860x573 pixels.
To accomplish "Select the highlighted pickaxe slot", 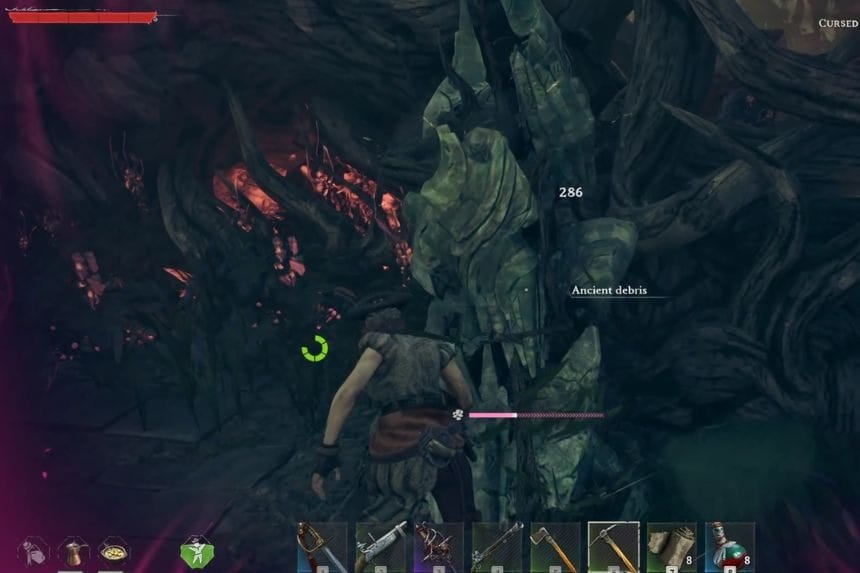I will coord(613,546).
